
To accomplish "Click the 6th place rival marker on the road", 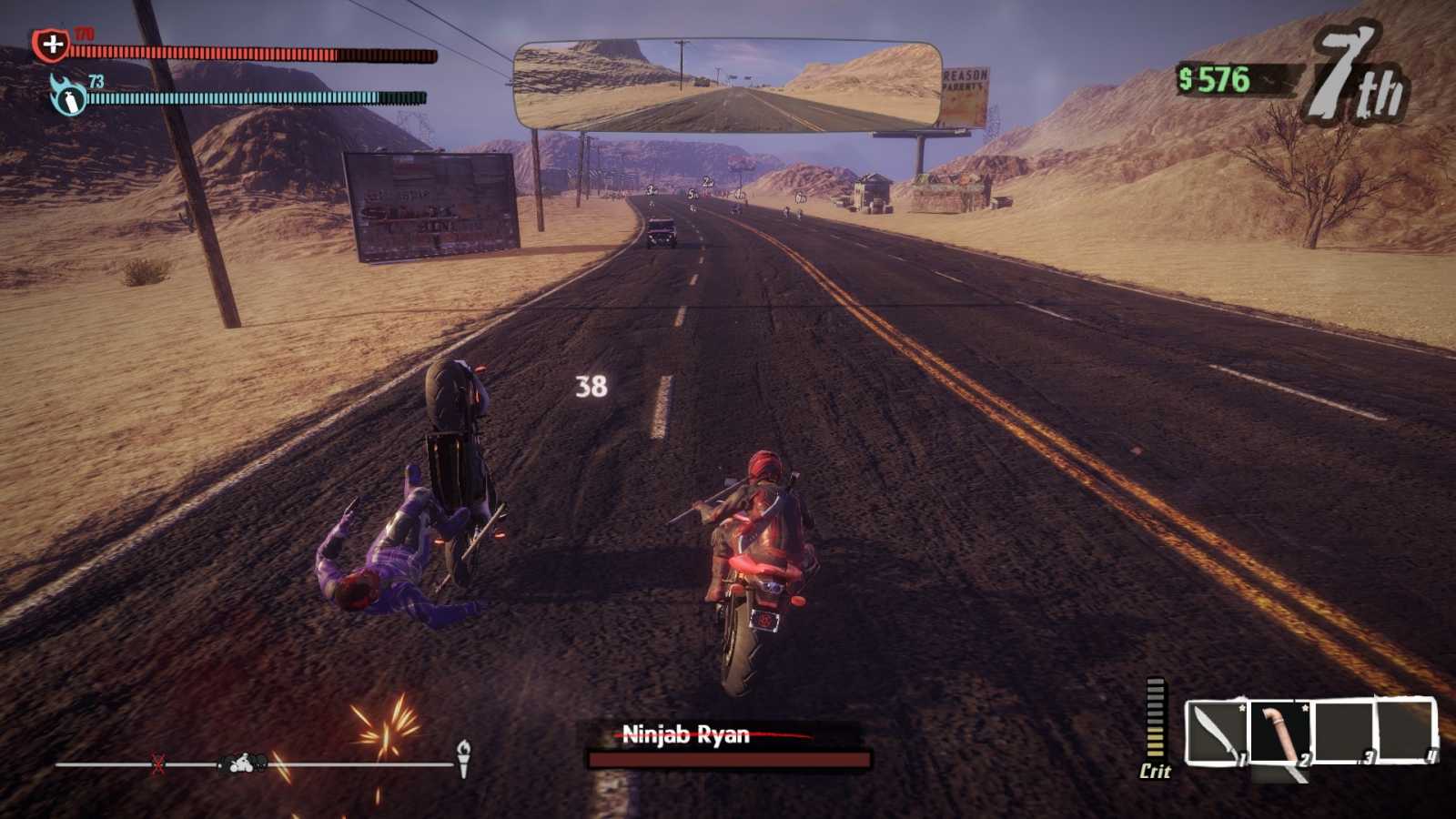I will [x=800, y=195].
